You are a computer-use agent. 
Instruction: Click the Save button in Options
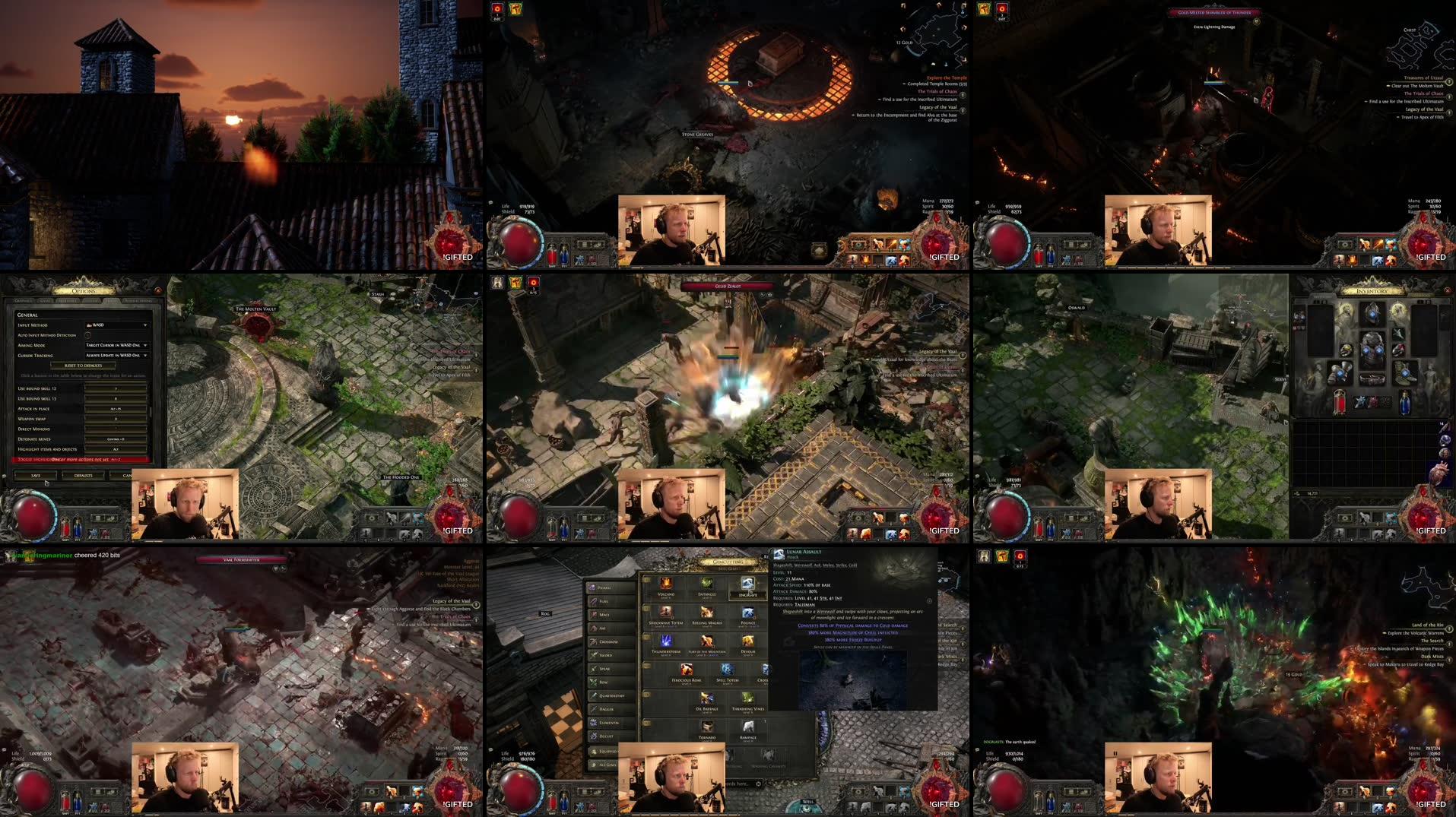[x=36, y=476]
